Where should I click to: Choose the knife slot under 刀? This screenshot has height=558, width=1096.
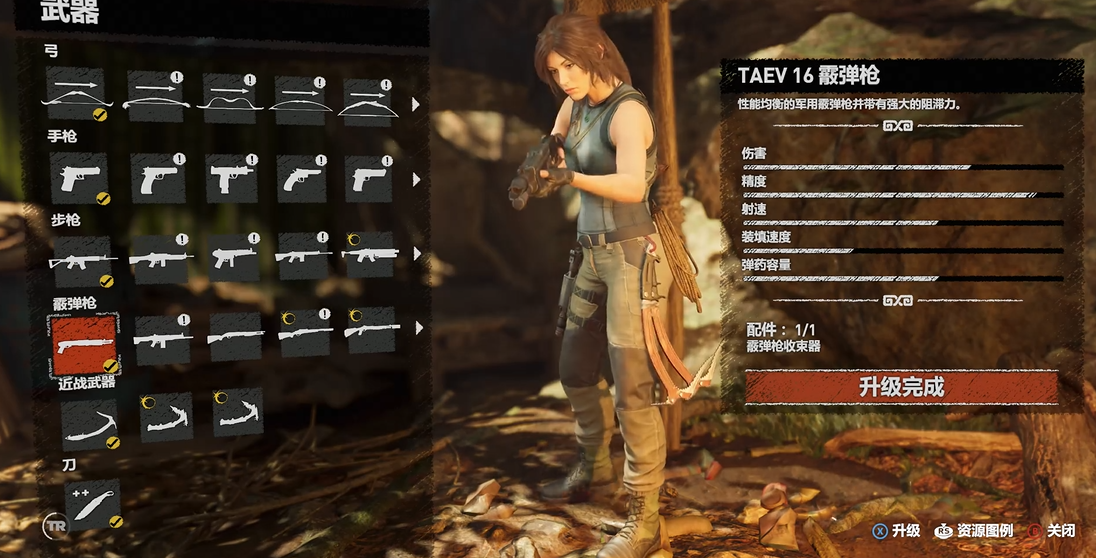tap(92, 503)
